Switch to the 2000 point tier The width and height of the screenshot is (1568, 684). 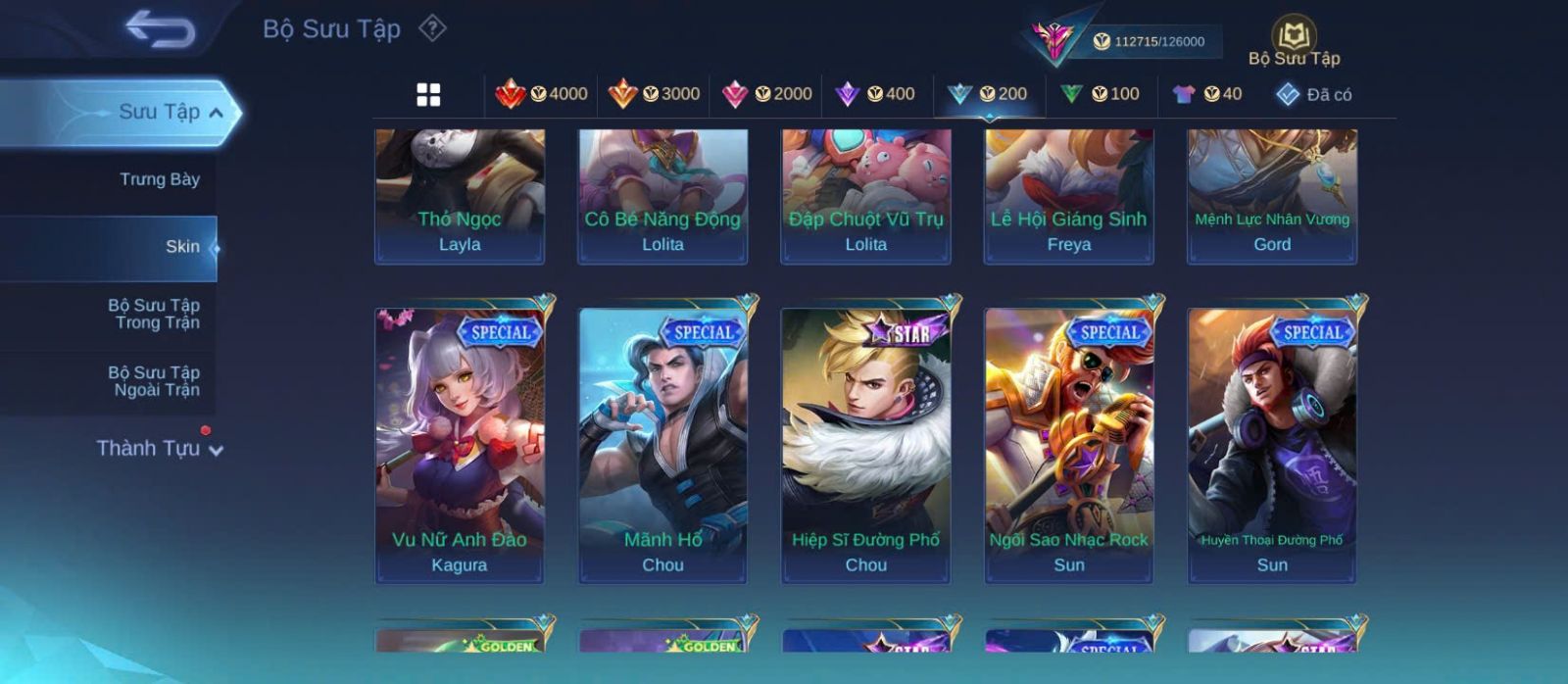(766, 94)
